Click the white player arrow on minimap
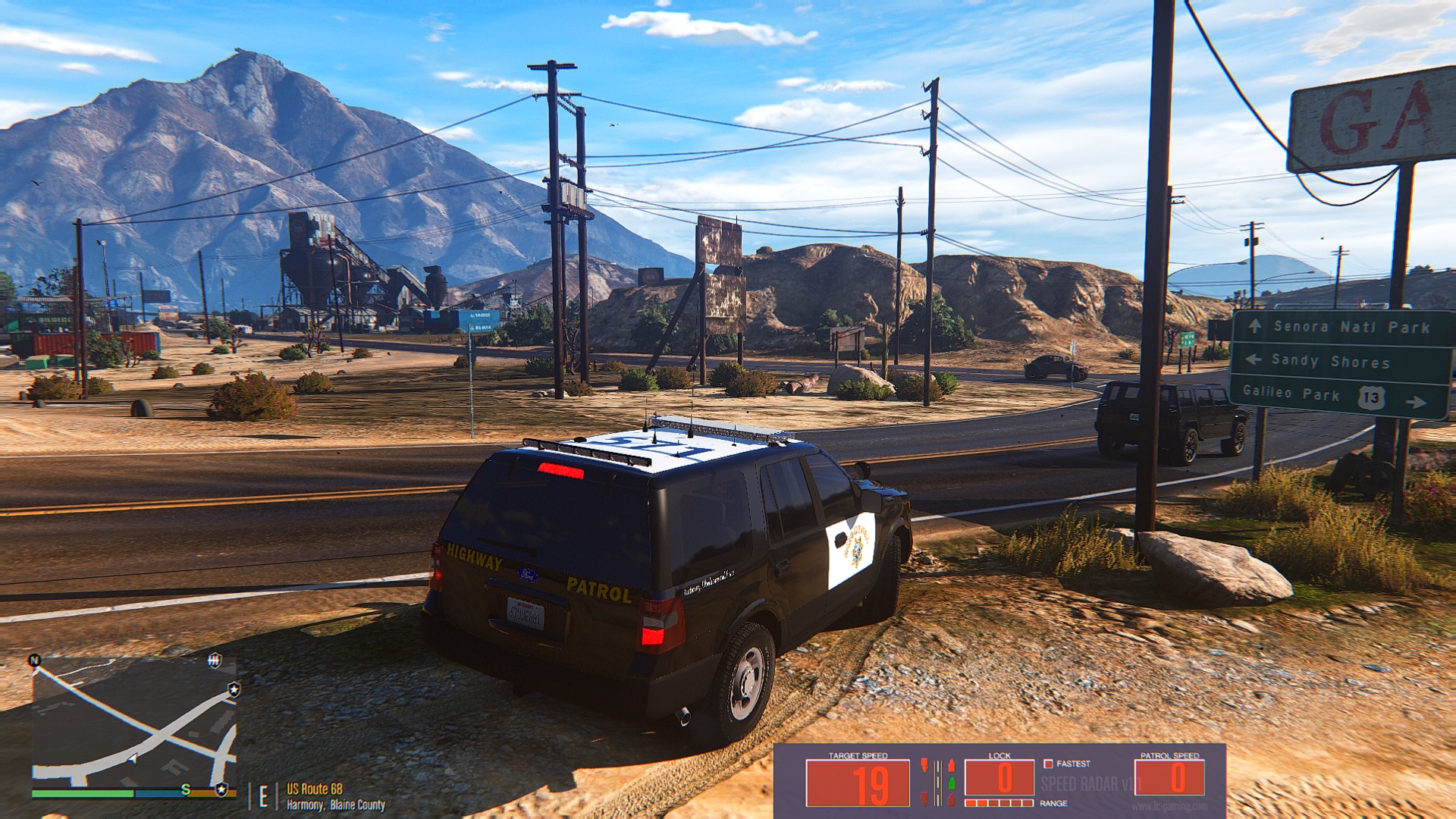1456x819 pixels. click(132, 758)
